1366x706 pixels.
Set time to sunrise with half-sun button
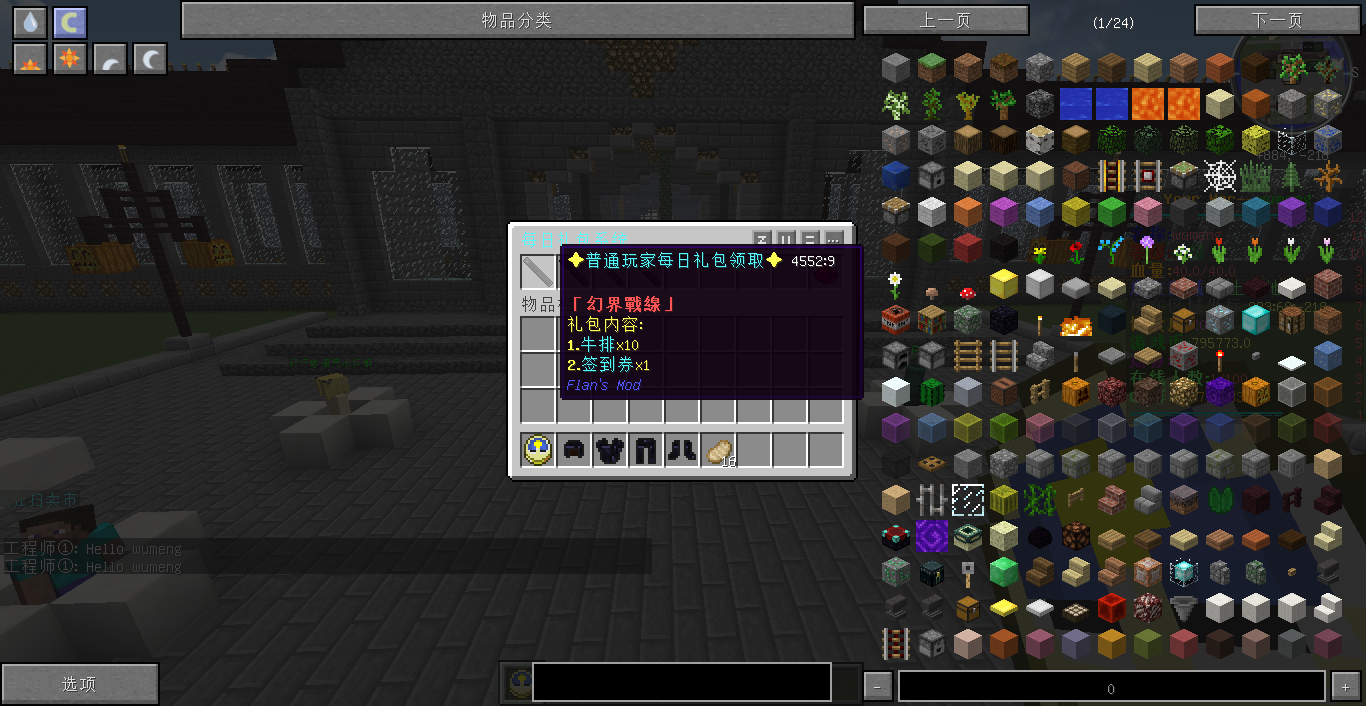30,60
